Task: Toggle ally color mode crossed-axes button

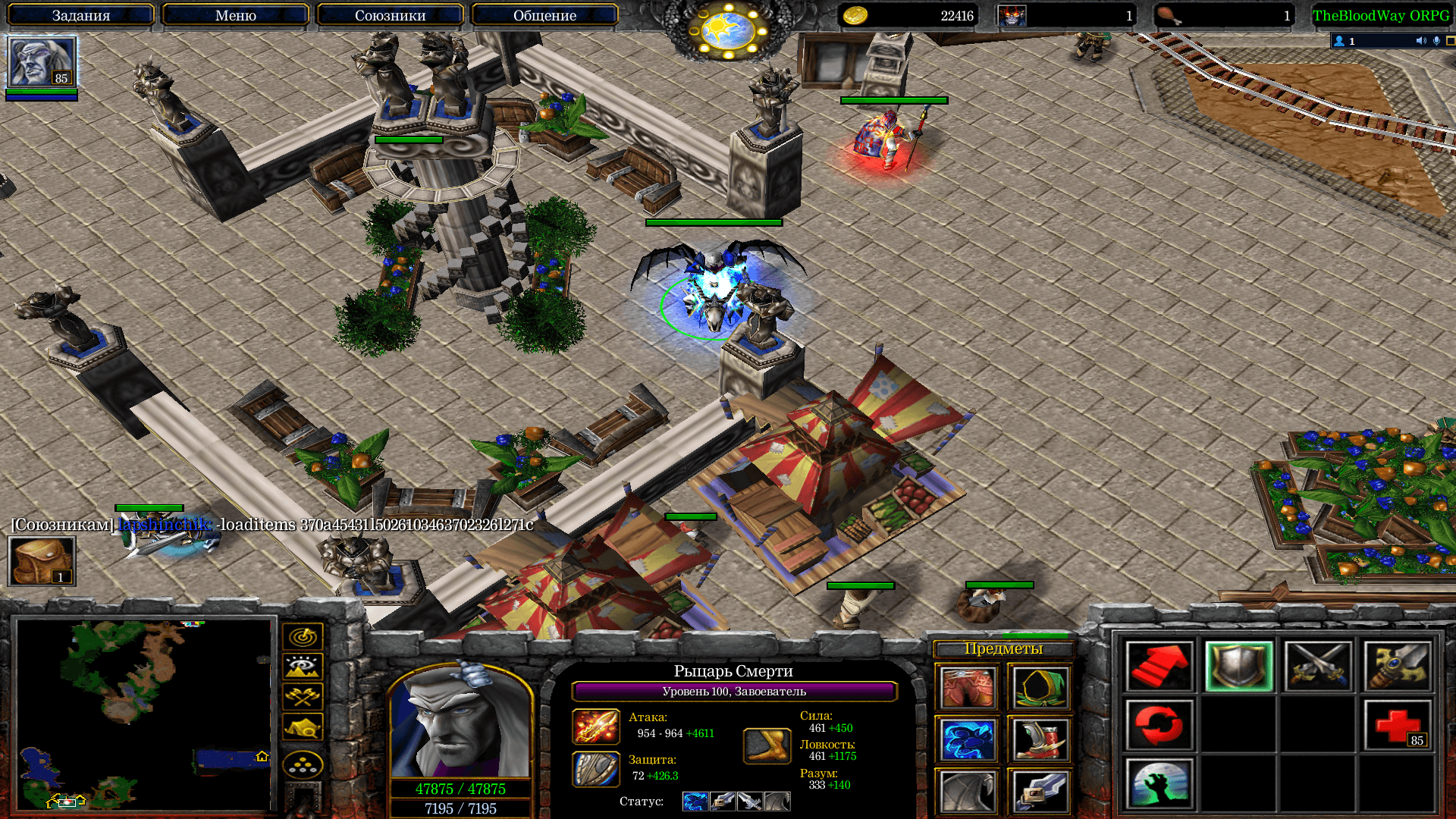Action: coord(303,697)
